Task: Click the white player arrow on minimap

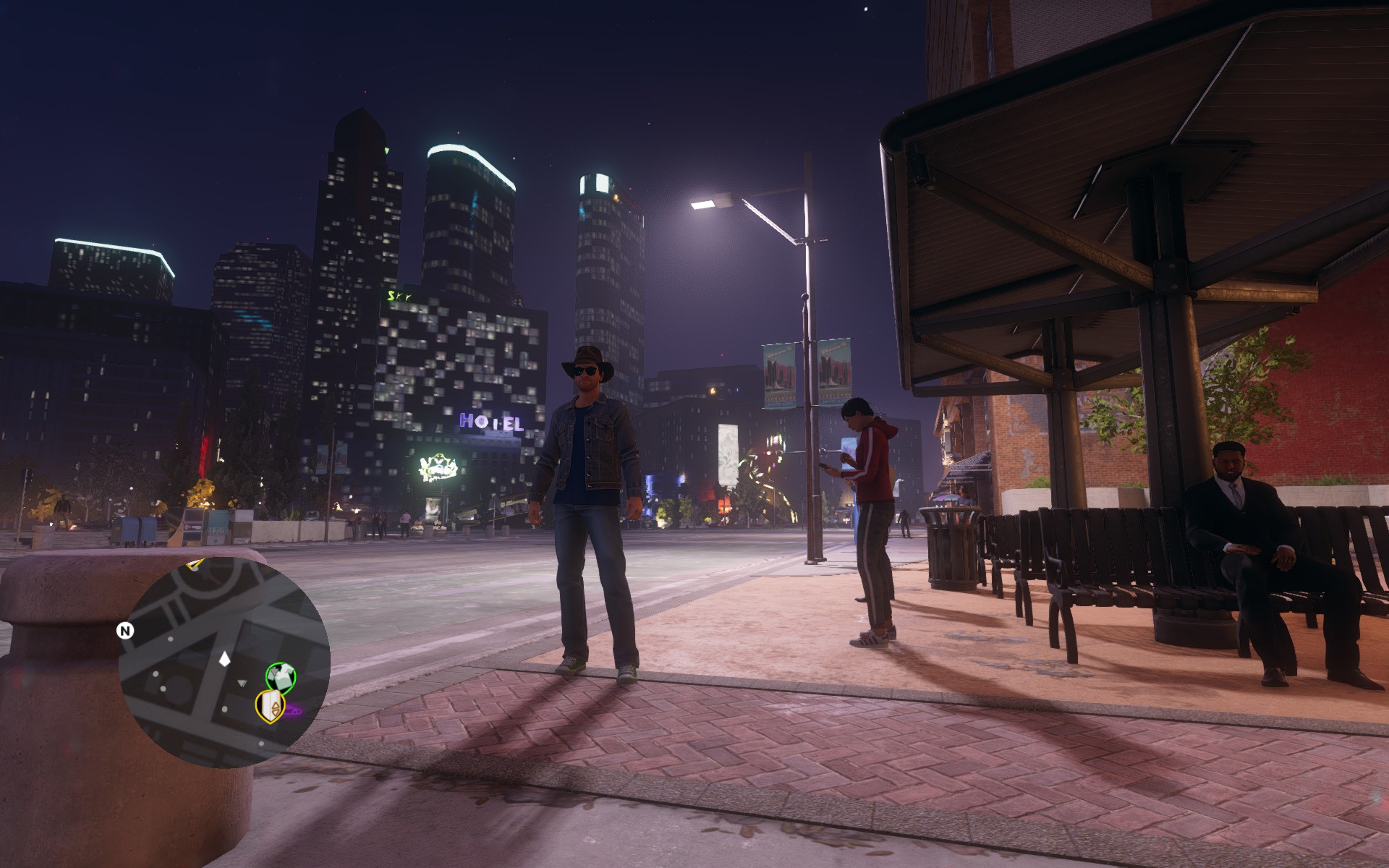Action: [x=224, y=659]
